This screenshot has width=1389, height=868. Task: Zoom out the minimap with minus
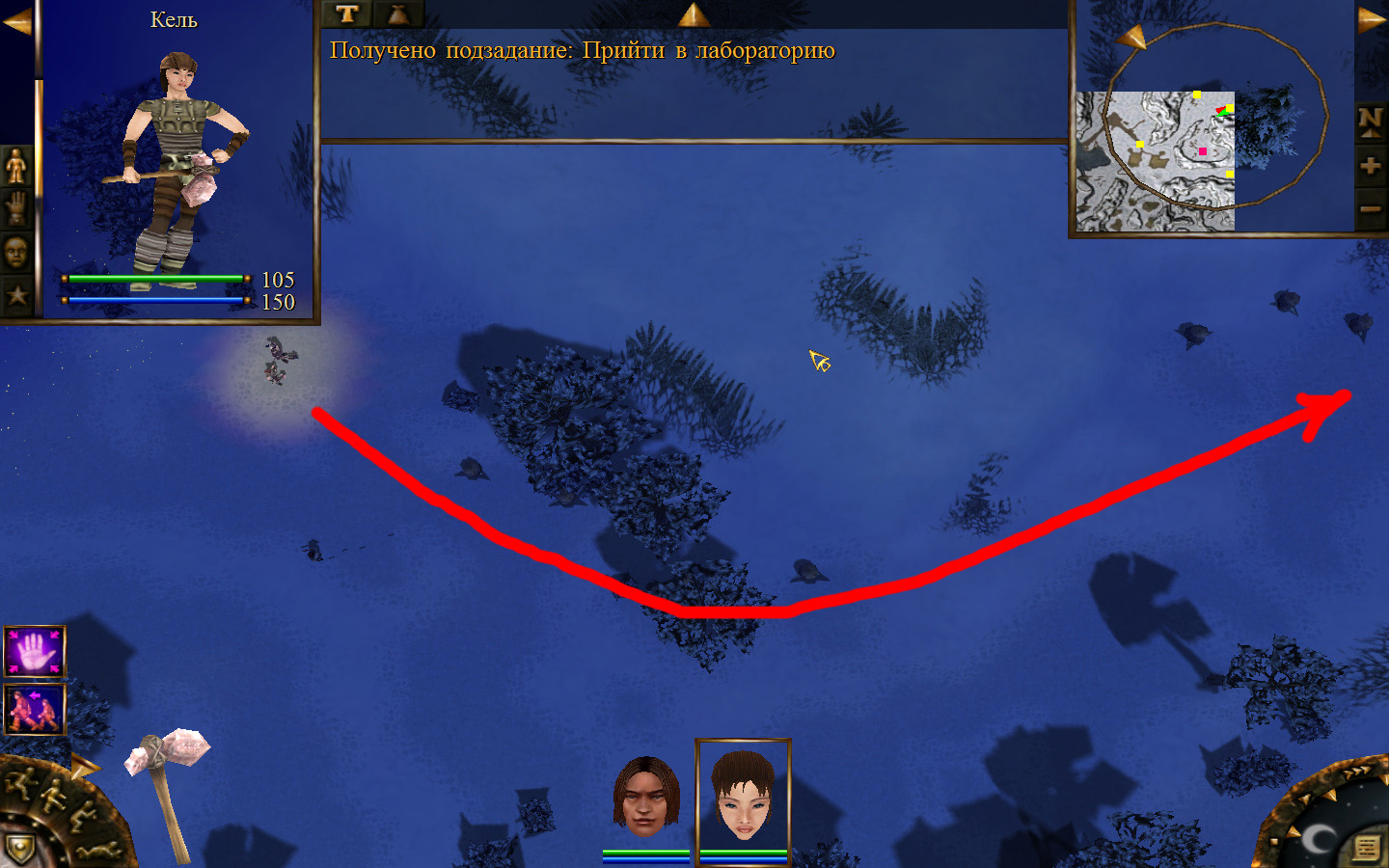(x=1370, y=208)
